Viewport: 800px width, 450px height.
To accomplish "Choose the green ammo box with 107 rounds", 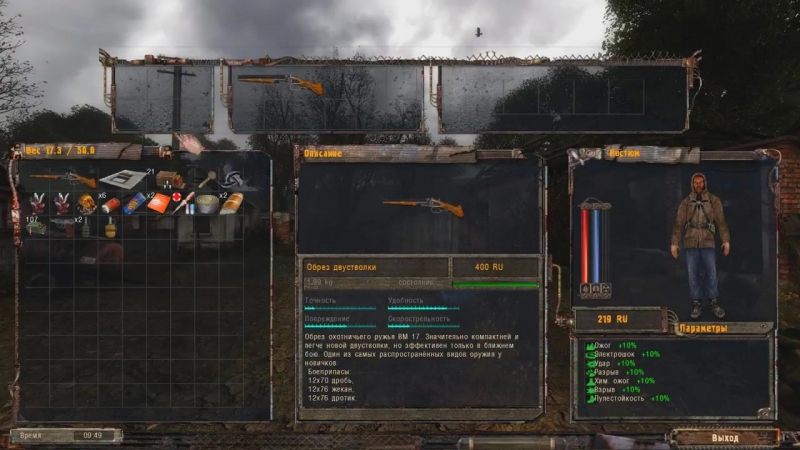I will coord(38,227).
